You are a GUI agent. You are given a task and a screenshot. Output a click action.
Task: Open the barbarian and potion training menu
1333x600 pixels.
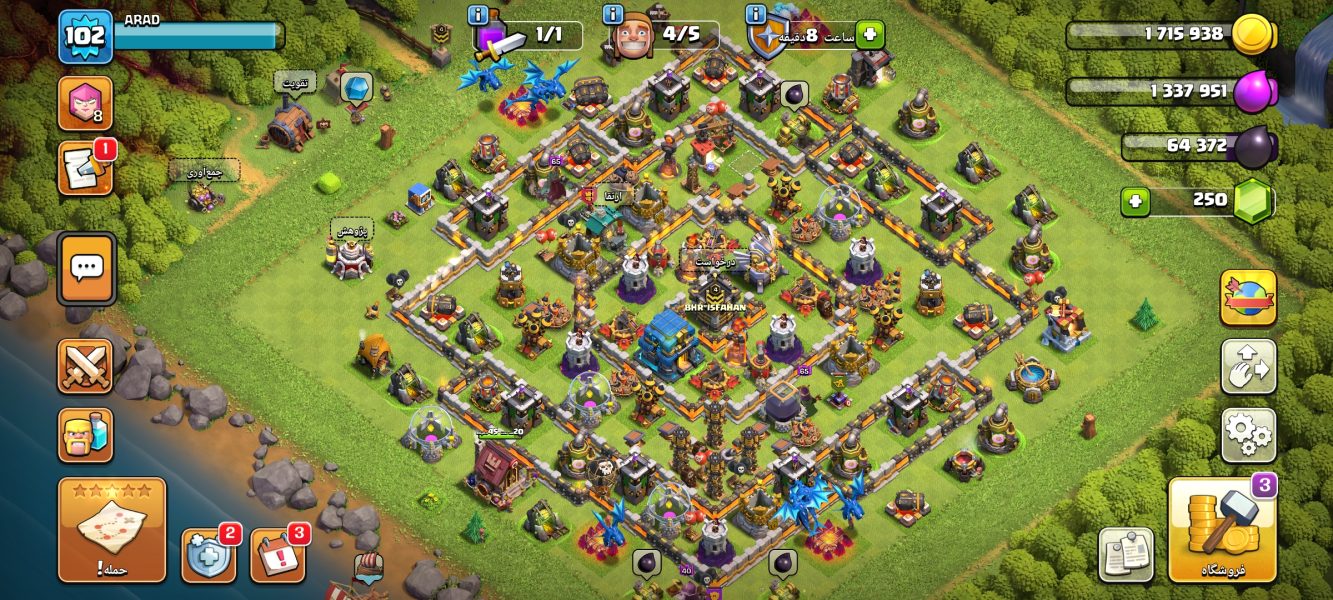(86, 435)
